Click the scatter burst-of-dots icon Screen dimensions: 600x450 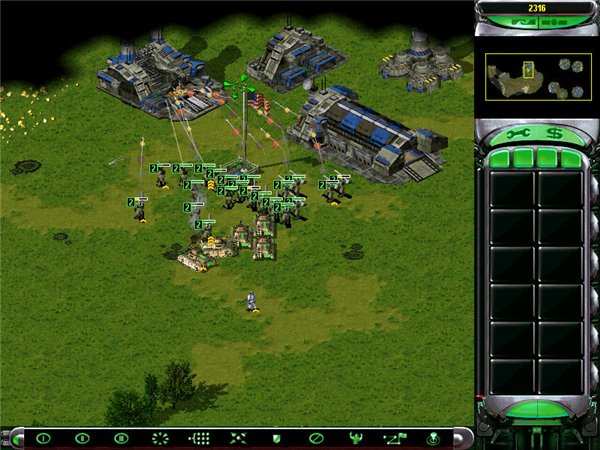160,438
